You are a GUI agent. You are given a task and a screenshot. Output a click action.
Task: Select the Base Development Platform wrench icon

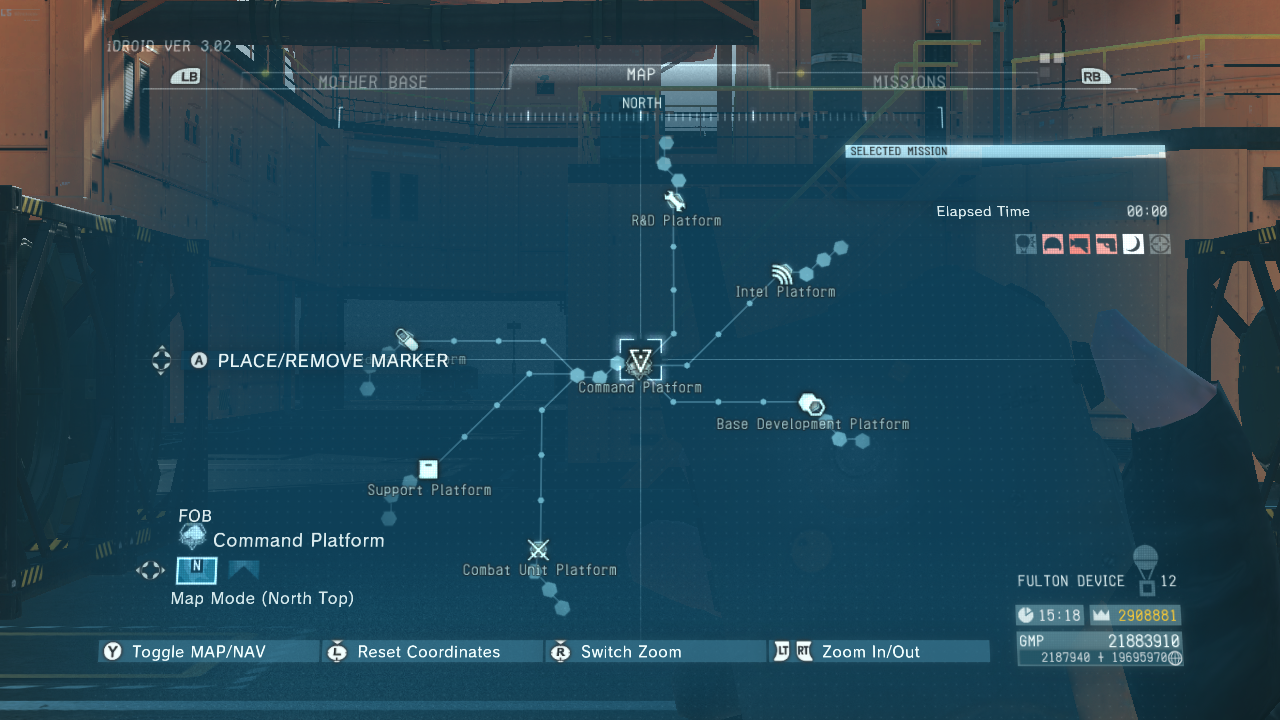812,404
